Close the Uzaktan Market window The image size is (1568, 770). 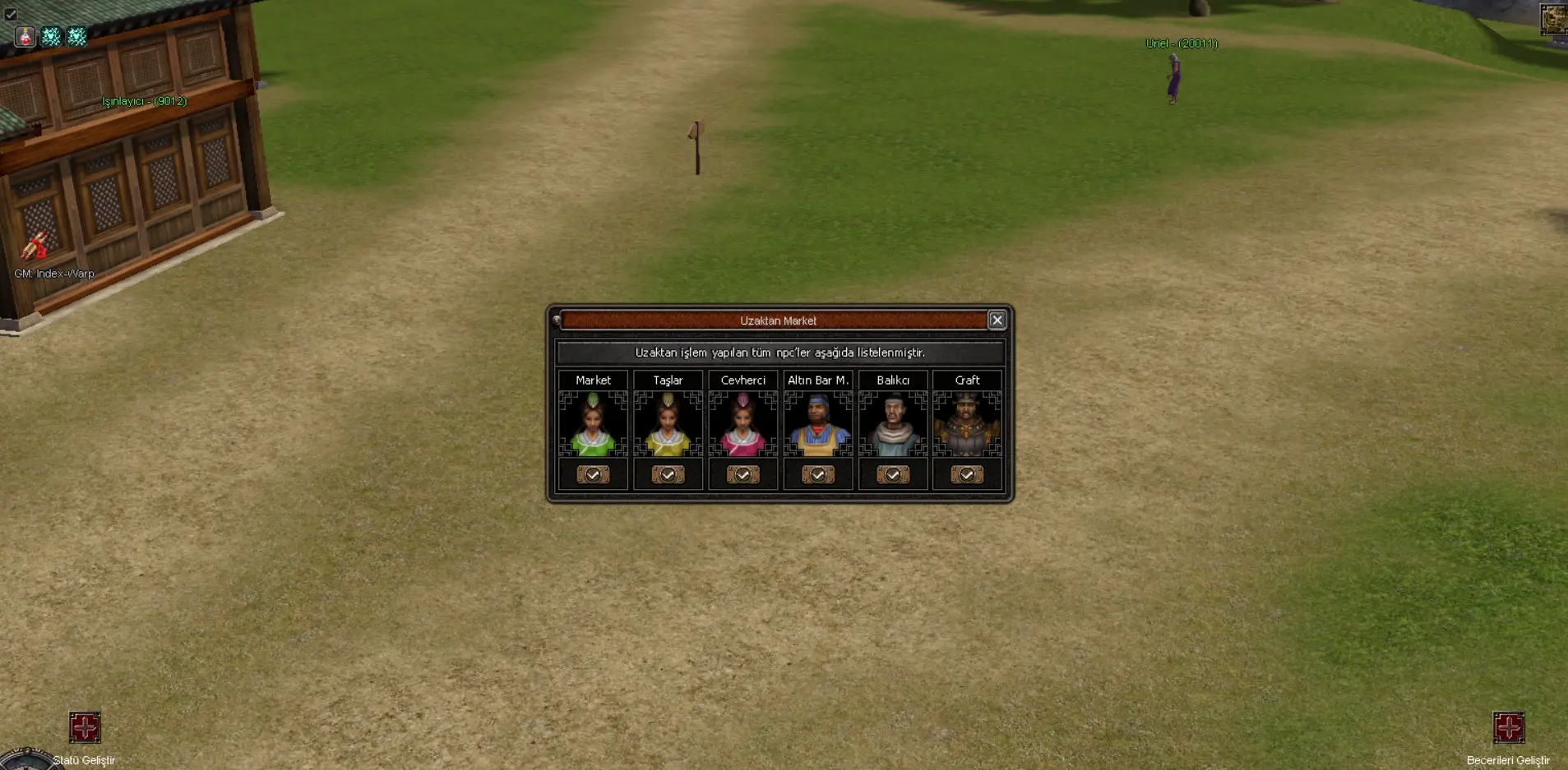[997, 320]
